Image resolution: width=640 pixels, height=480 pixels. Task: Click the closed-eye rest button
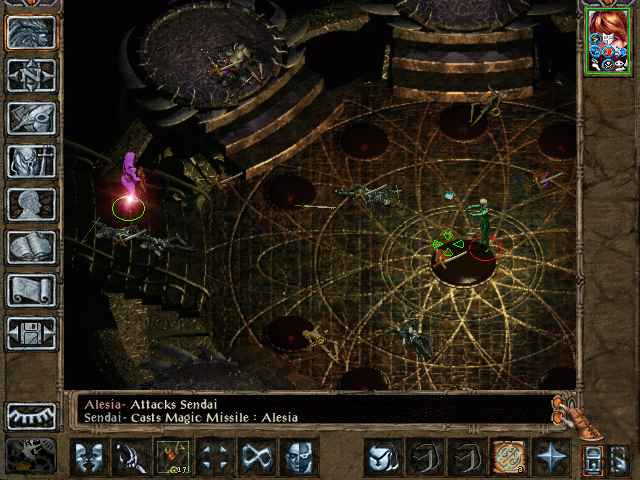point(31,415)
